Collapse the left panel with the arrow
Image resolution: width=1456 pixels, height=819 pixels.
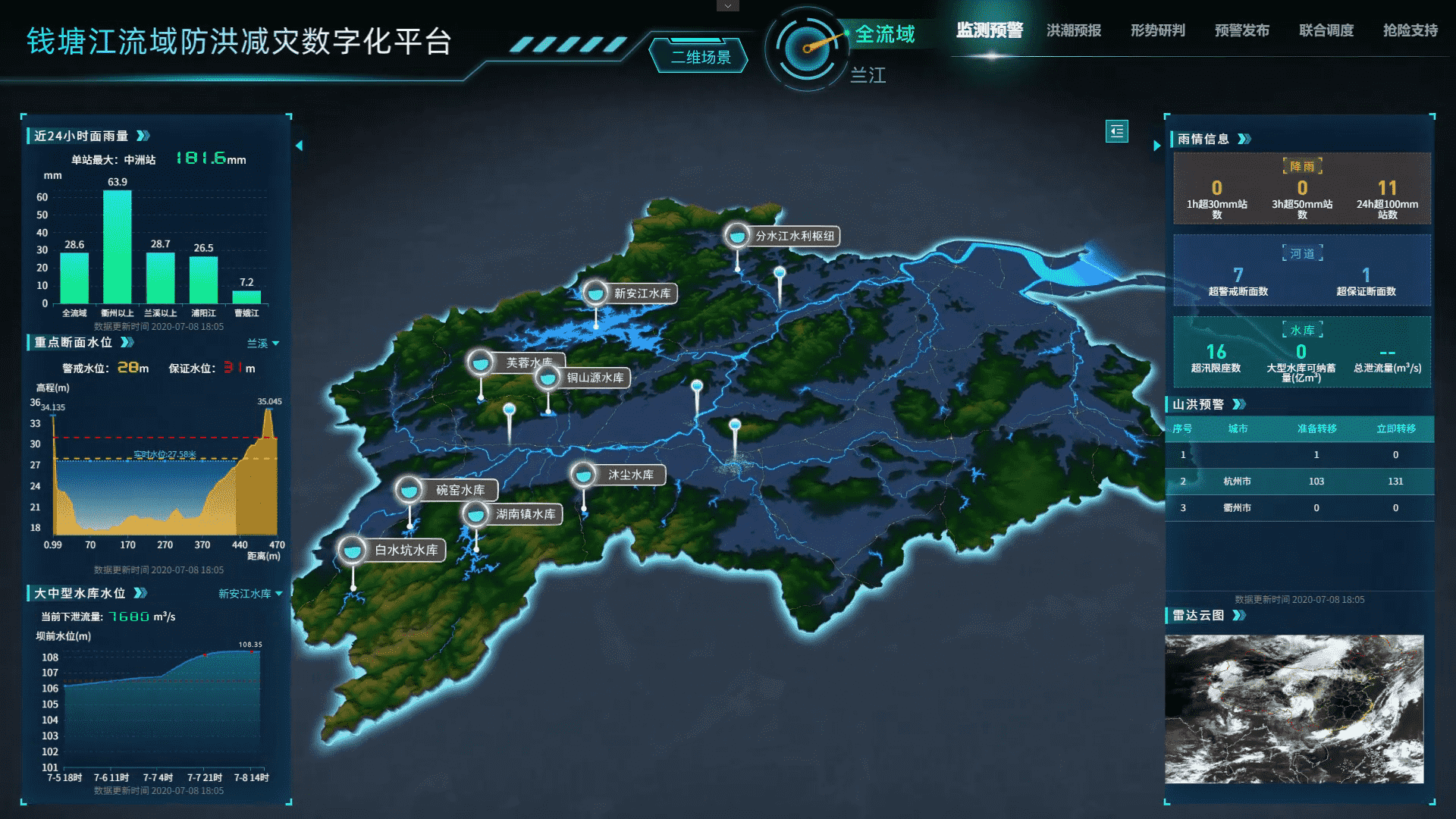point(299,146)
